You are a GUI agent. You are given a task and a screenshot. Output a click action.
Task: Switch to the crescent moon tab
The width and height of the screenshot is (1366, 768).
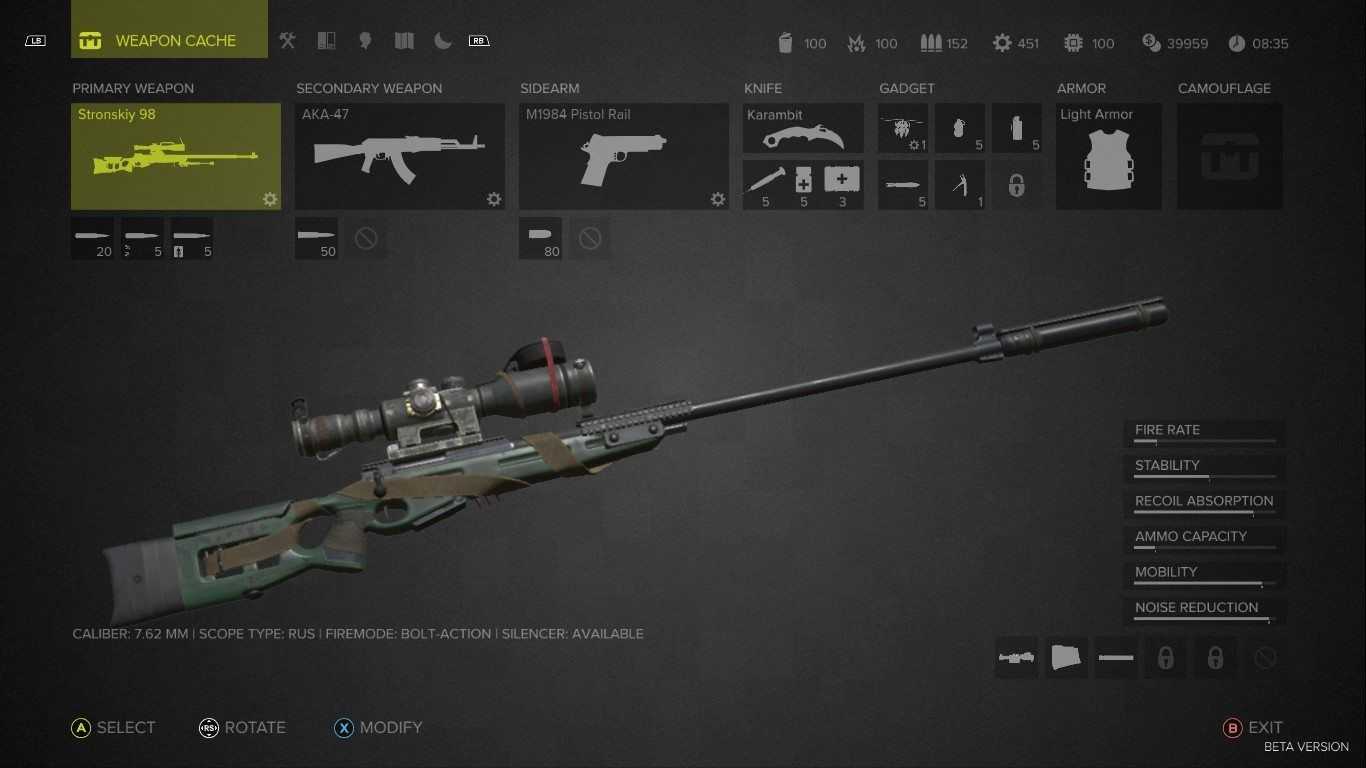(442, 41)
